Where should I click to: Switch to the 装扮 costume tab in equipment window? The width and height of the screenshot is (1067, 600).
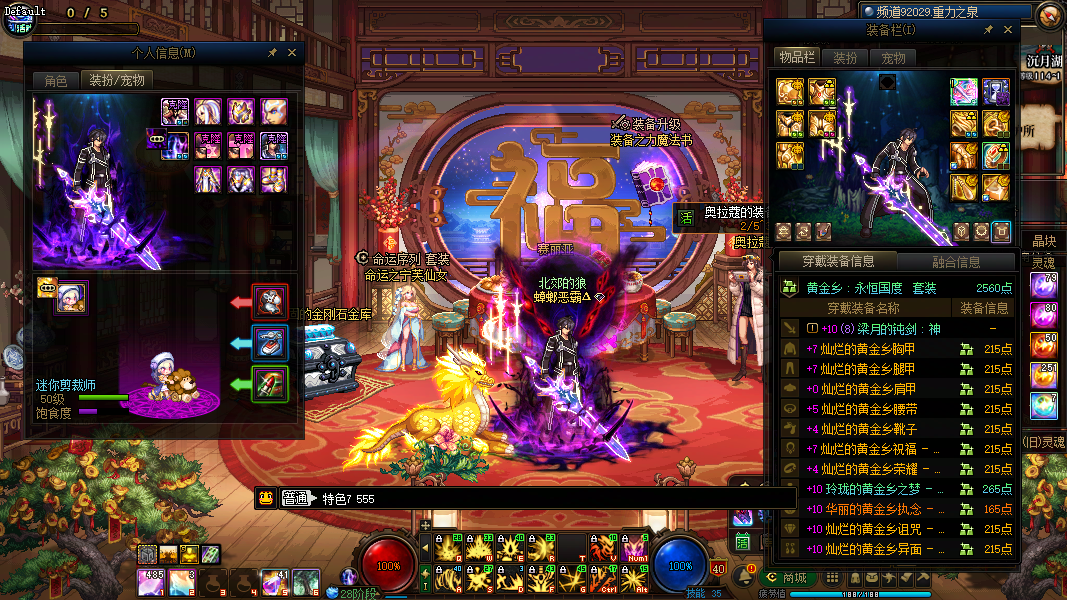pyautogui.click(x=845, y=58)
